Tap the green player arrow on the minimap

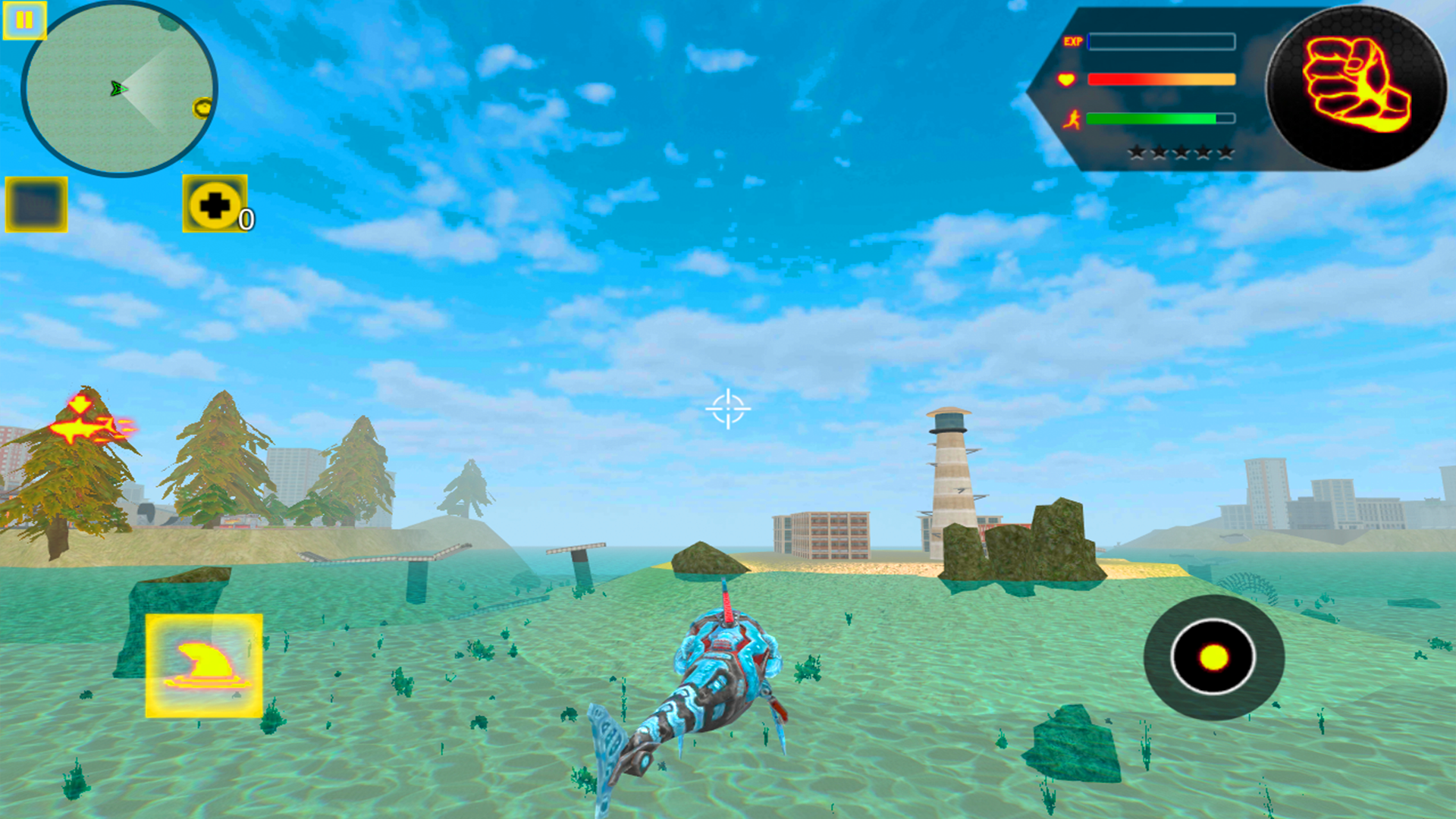118,88
